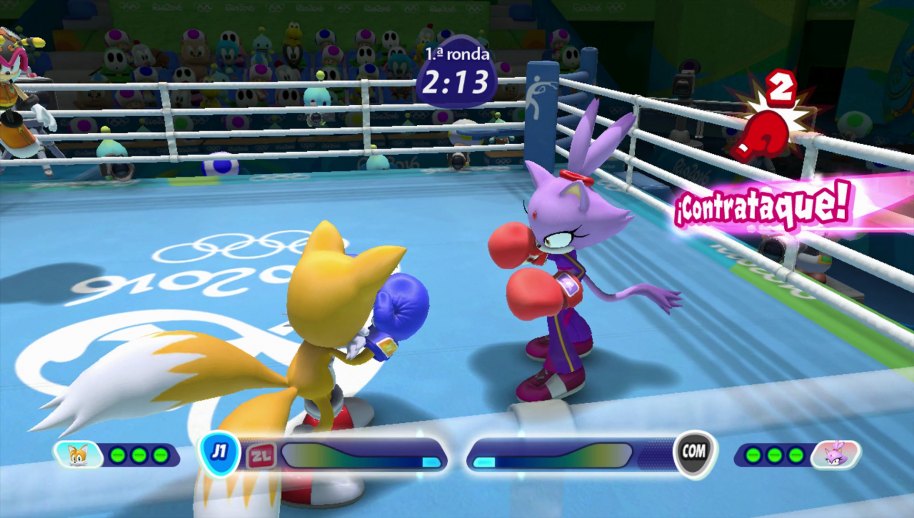The width and height of the screenshot is (914, 518).
Task: Click Blaze's character portrait icon
Action: click(835, 455)
